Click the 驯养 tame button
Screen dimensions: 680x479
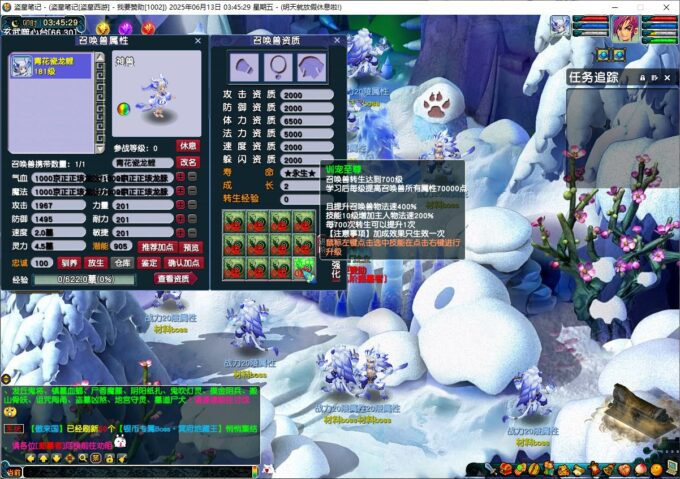click(x=69, y=263)
